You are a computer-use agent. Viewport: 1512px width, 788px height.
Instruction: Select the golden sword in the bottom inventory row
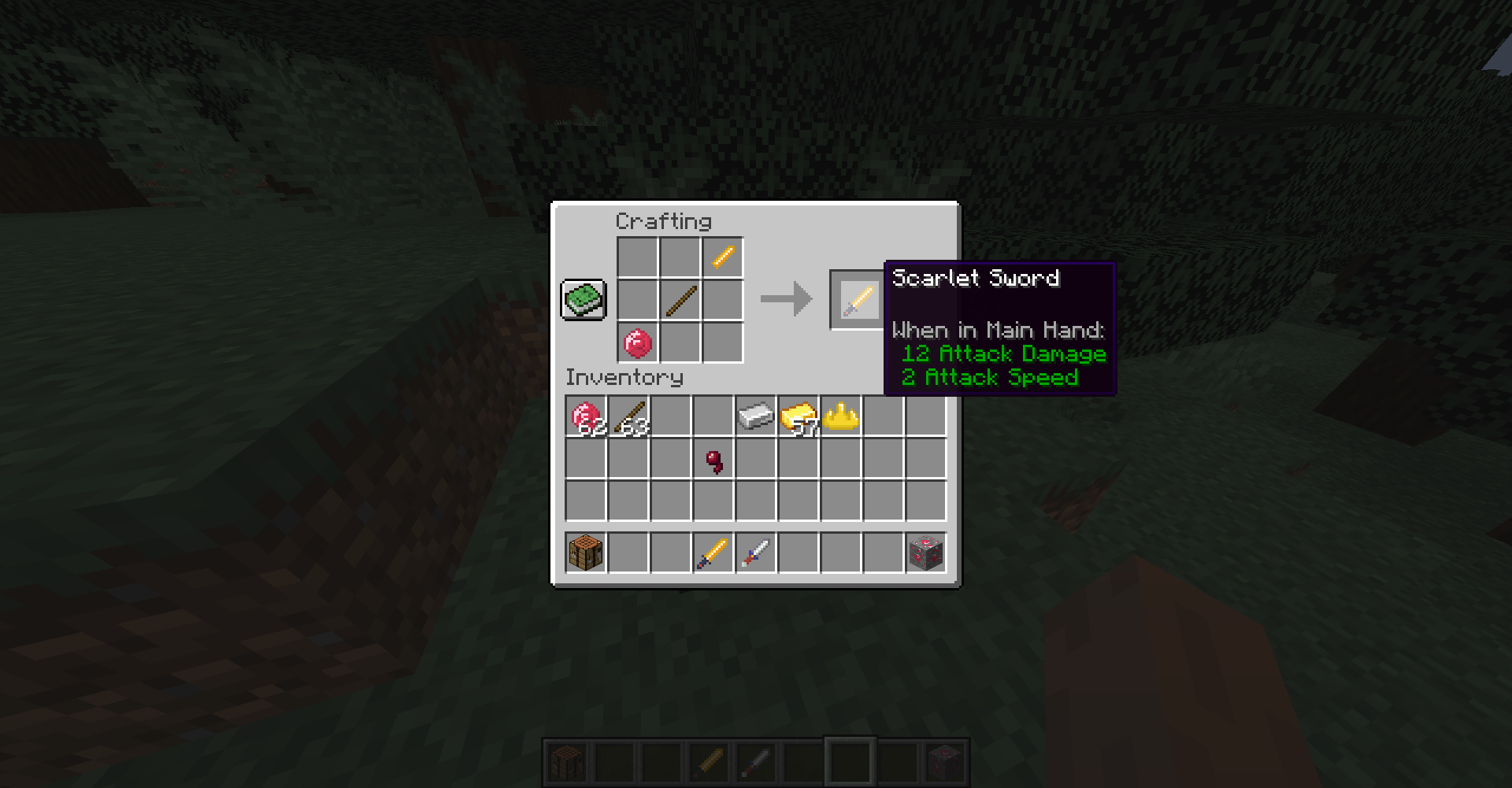[713, 552]
